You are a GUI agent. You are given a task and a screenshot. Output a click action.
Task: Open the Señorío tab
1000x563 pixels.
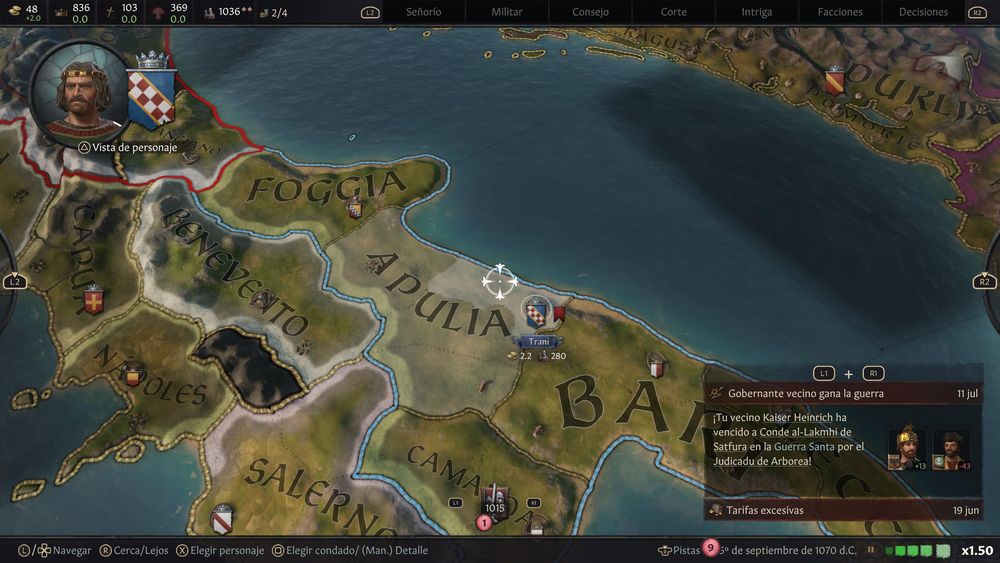423,12
